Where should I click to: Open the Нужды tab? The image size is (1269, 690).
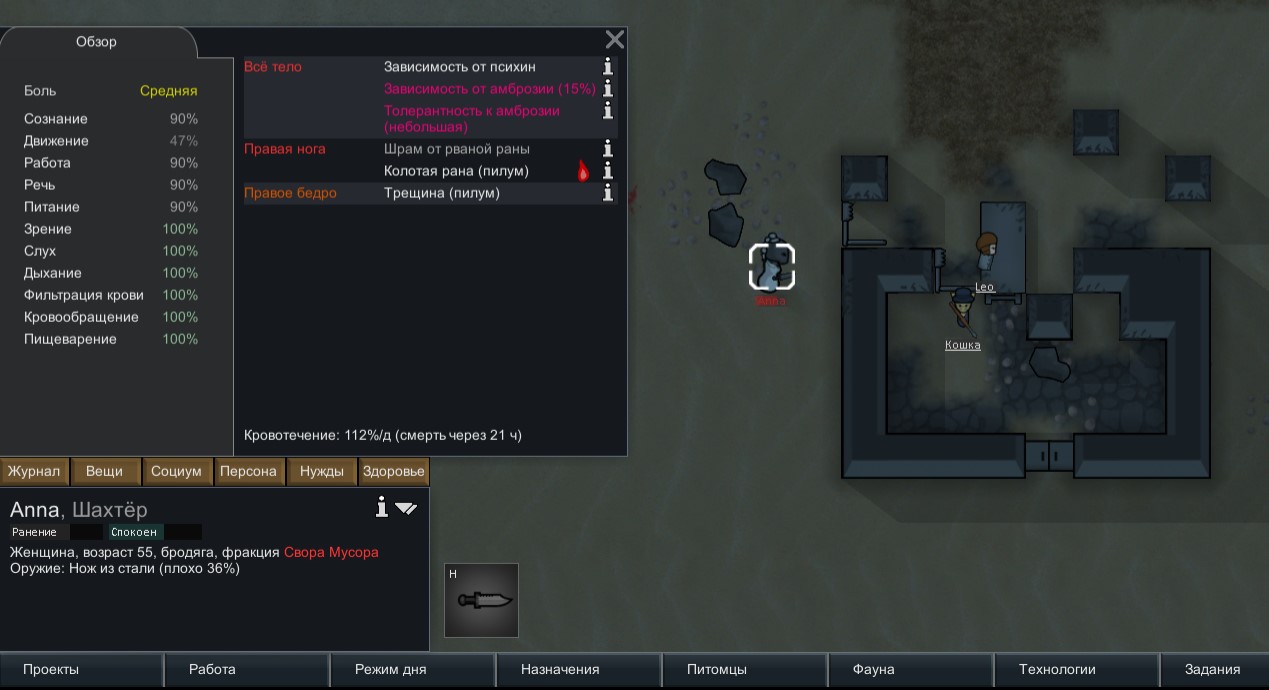(x=322, y=471)
